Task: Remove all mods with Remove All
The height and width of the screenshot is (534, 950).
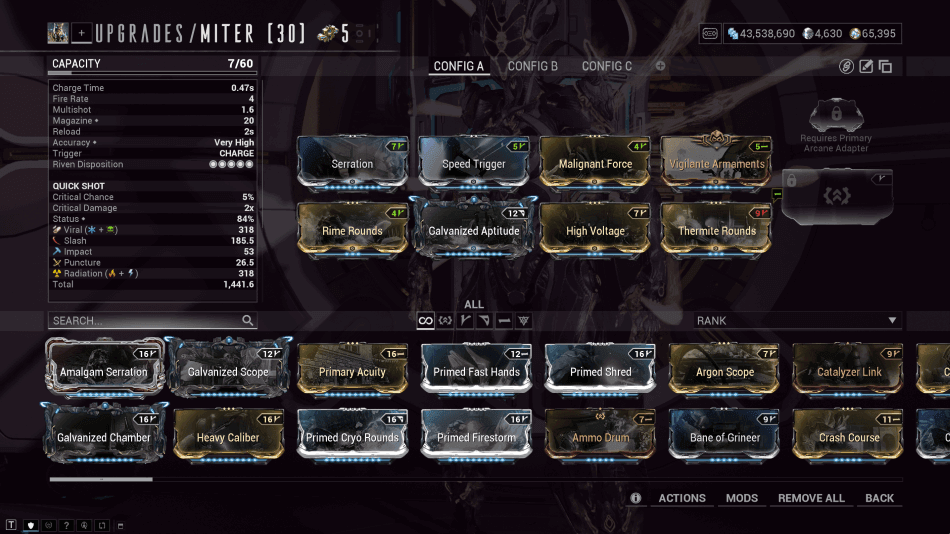Action: [x=811, y=498]
